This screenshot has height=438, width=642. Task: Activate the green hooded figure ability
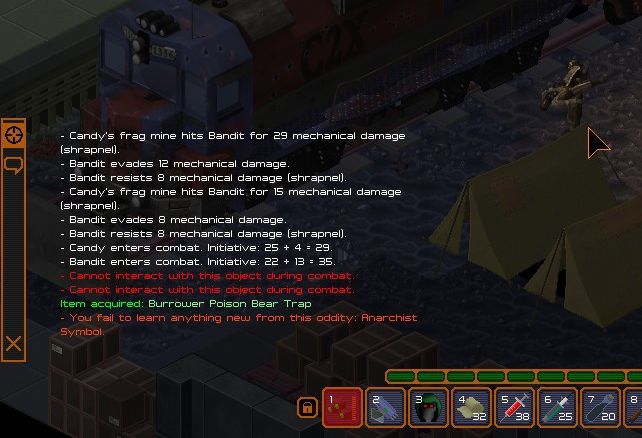click(x=428, y=408)
